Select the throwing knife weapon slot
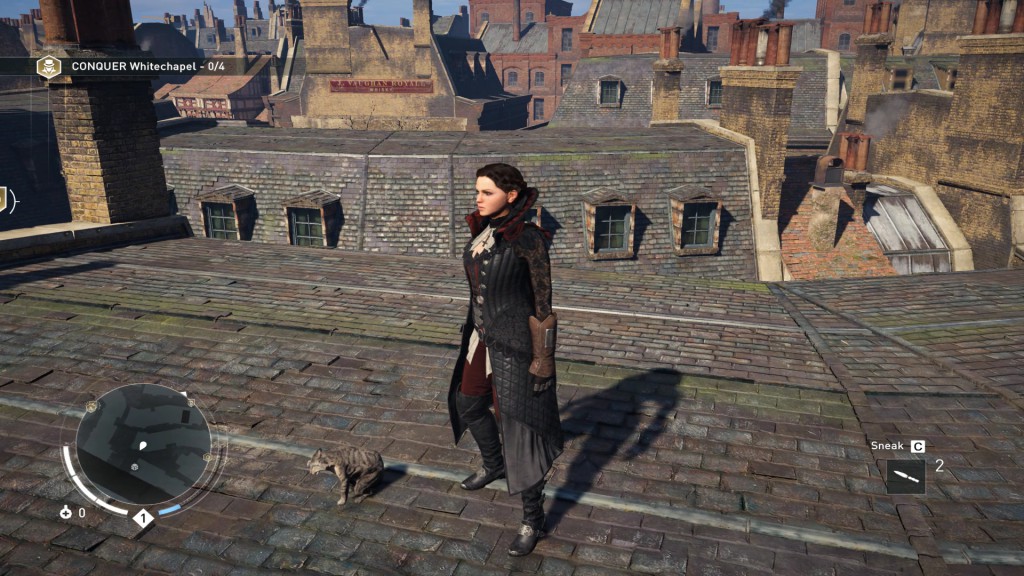1024x576 pixels. pos(905,476)
